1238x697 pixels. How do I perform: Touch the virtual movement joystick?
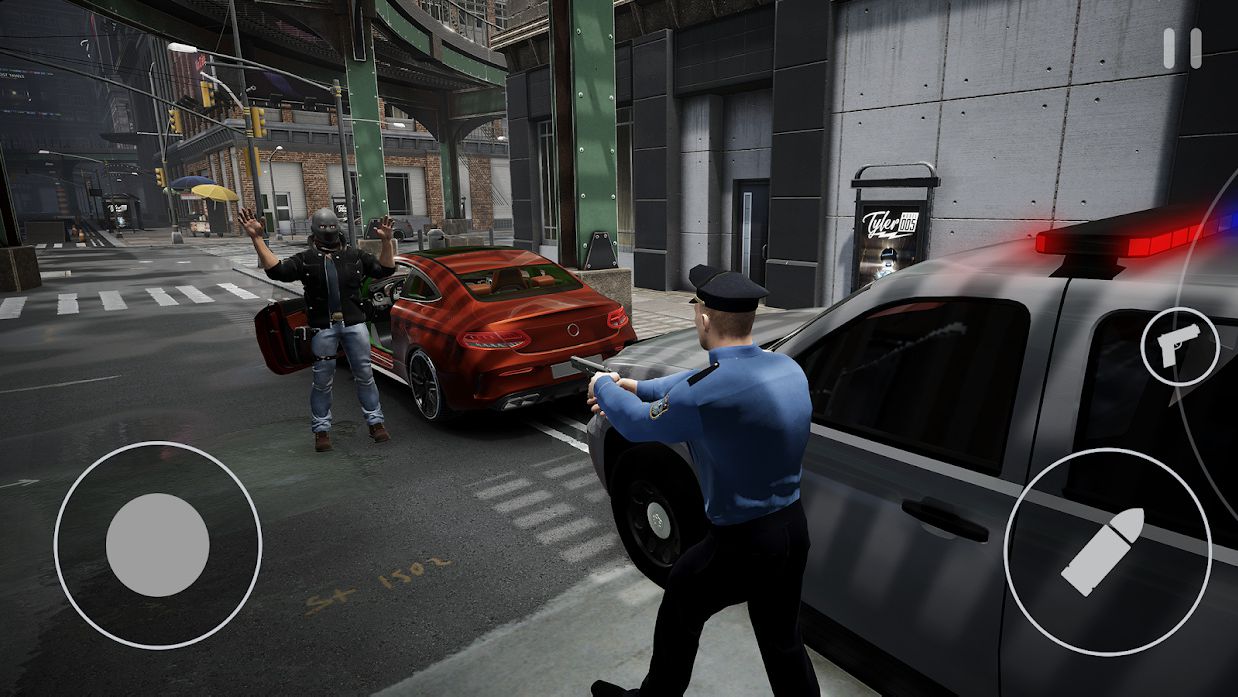pyautogui.click(x=158, y=545)
